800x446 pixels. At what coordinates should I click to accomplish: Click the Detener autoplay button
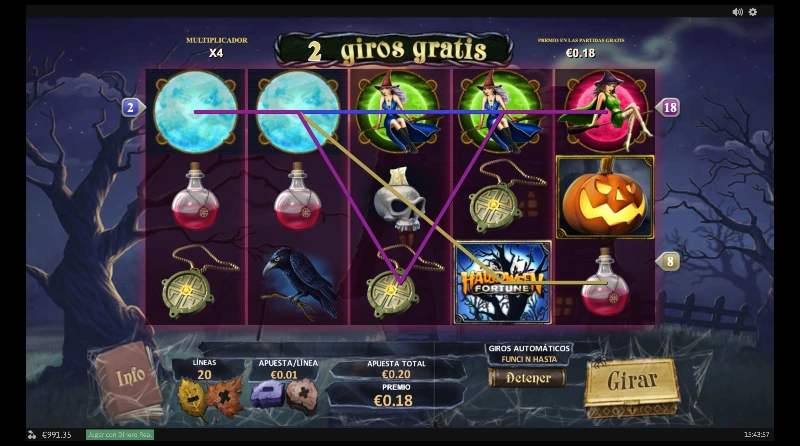point(527,378)
